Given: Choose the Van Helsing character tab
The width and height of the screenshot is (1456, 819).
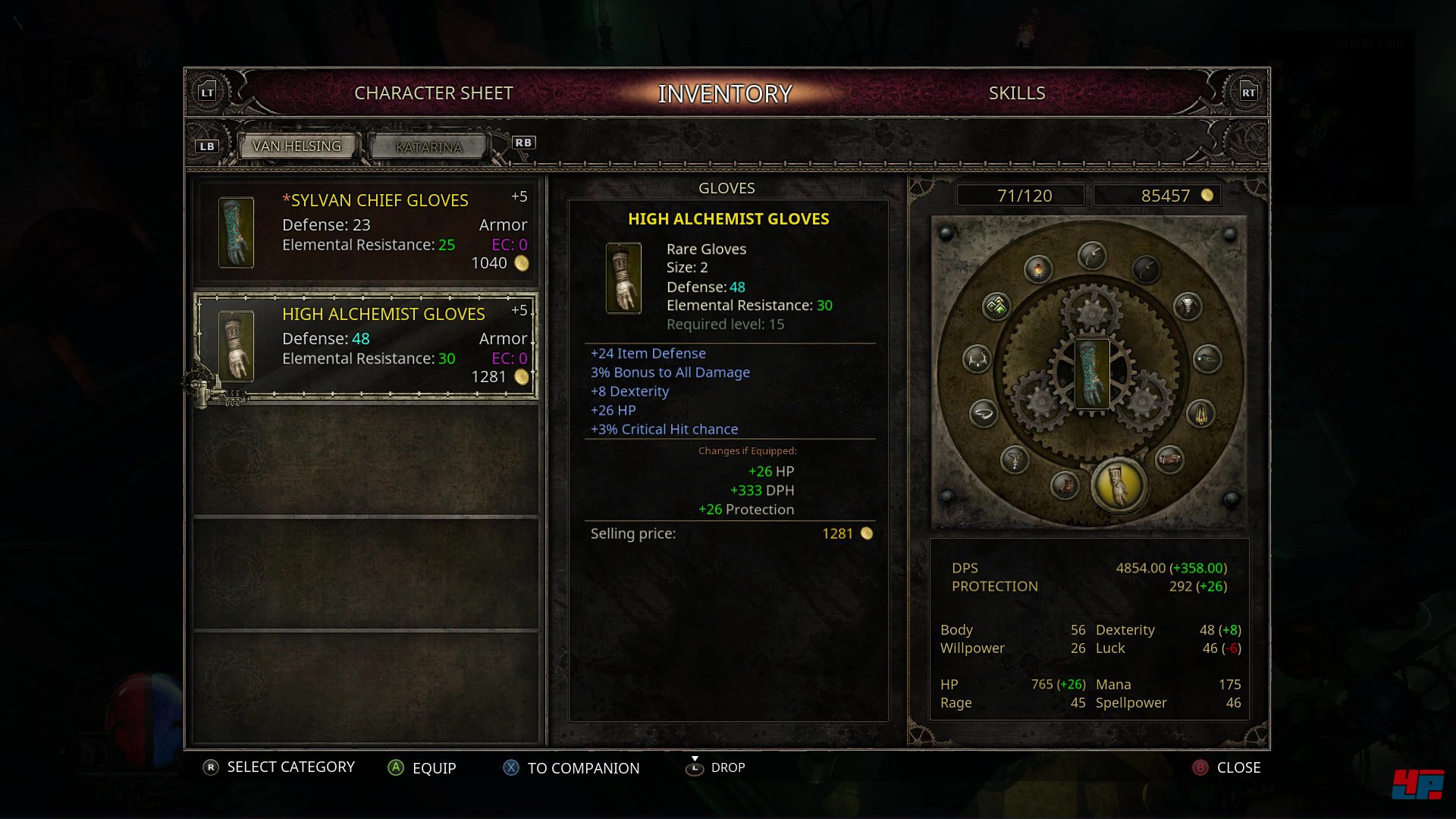Looking at the screenshot, I should click(297, 146).
